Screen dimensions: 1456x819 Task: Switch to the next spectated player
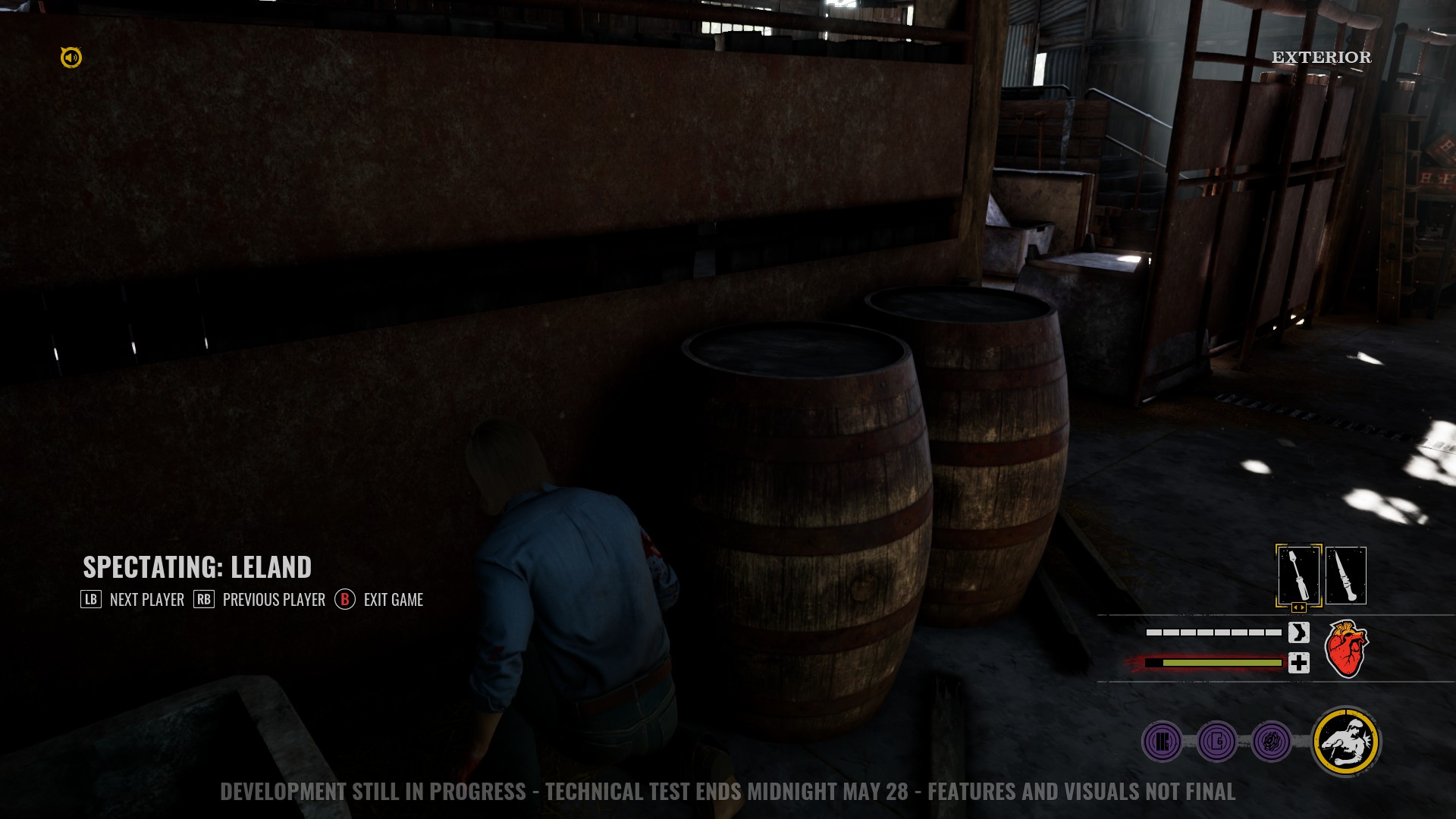click(133, 600)
